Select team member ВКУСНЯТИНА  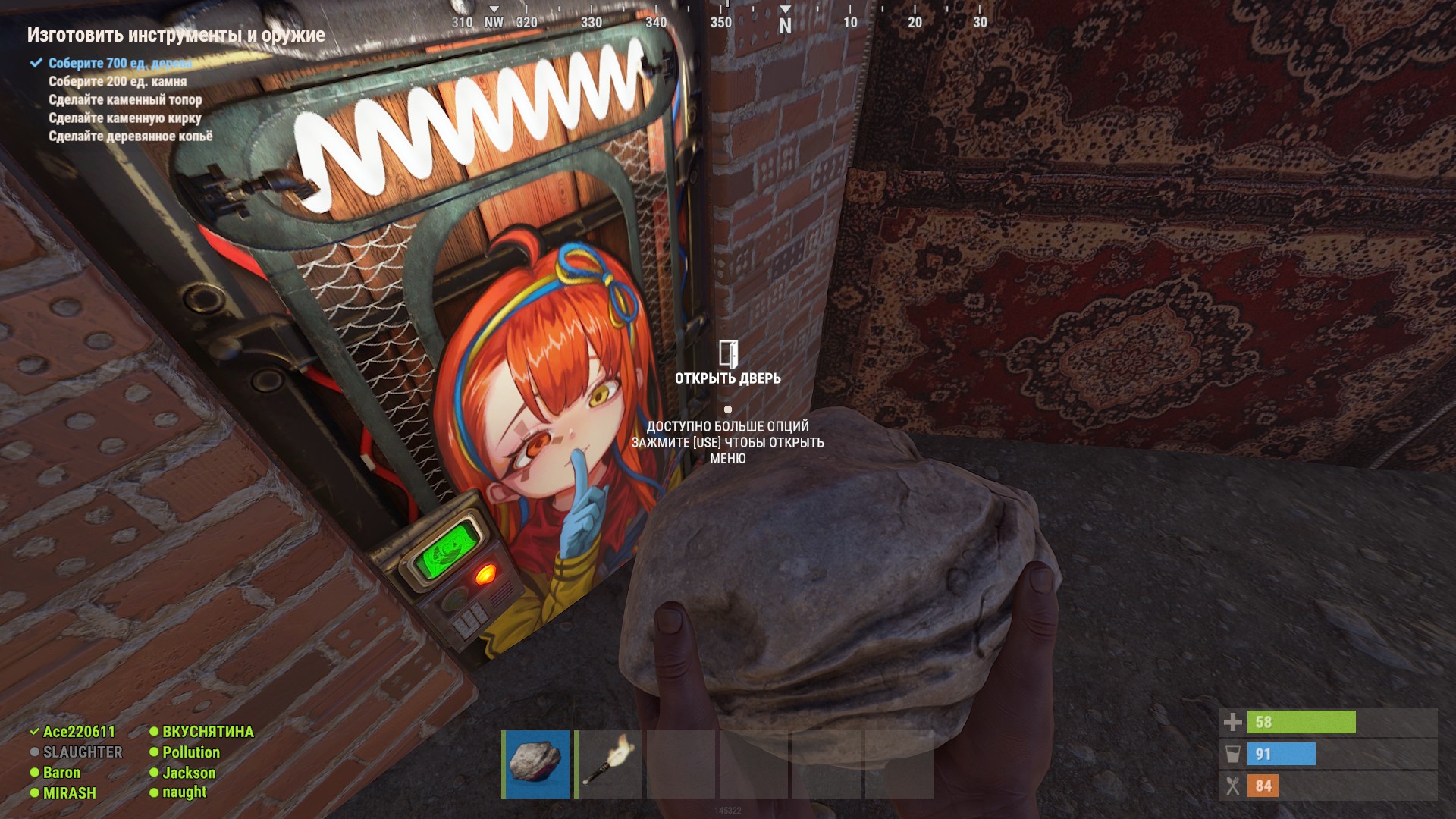click(x=208, y=732)
